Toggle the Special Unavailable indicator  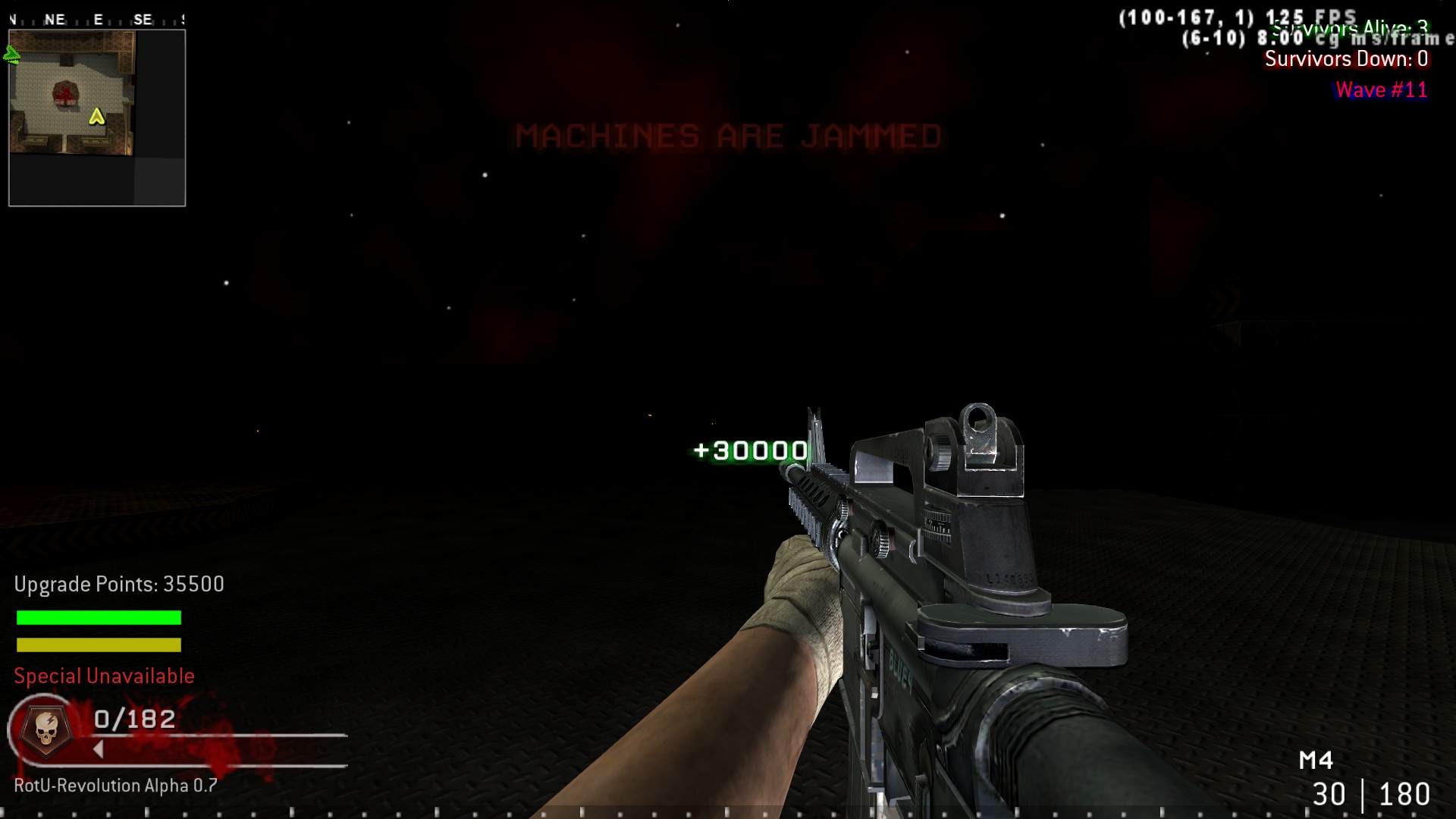point(103,676)
